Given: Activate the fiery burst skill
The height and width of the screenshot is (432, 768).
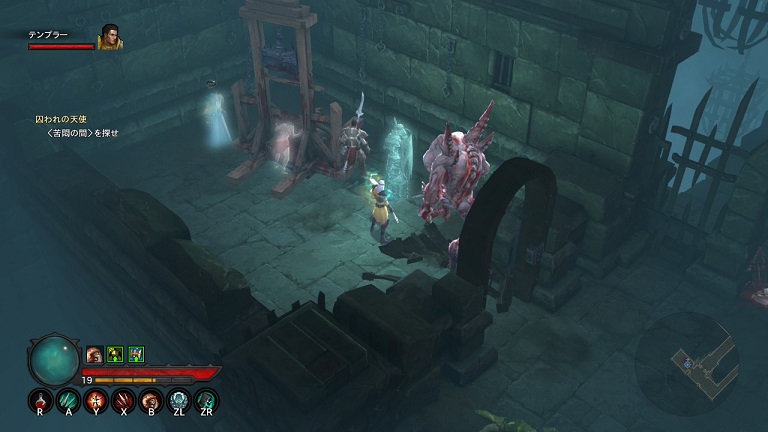Looking at the screenshot, I should click(x=96, y=401).
